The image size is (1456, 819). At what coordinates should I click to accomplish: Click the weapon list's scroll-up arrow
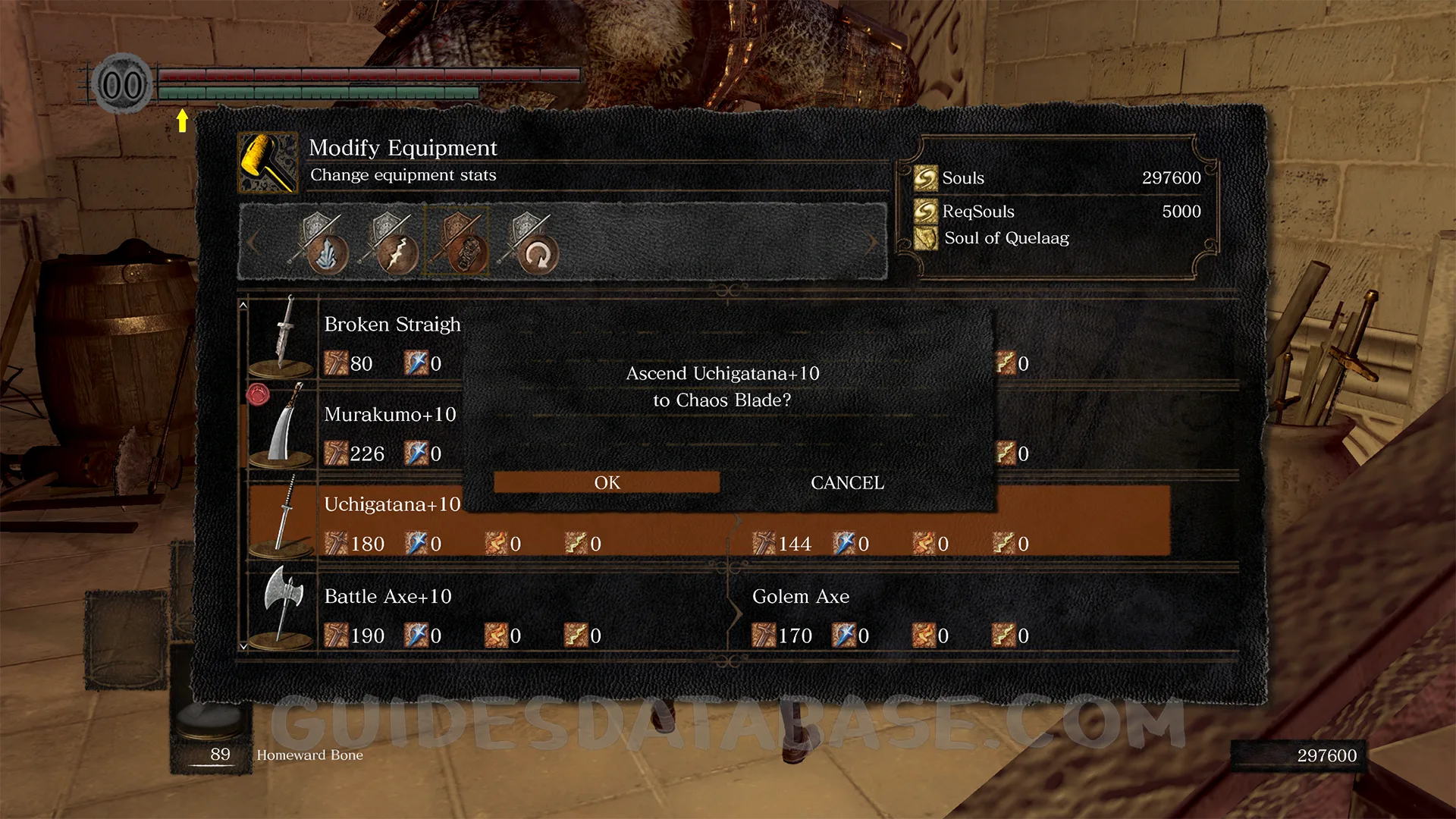(x=243, y=305)
